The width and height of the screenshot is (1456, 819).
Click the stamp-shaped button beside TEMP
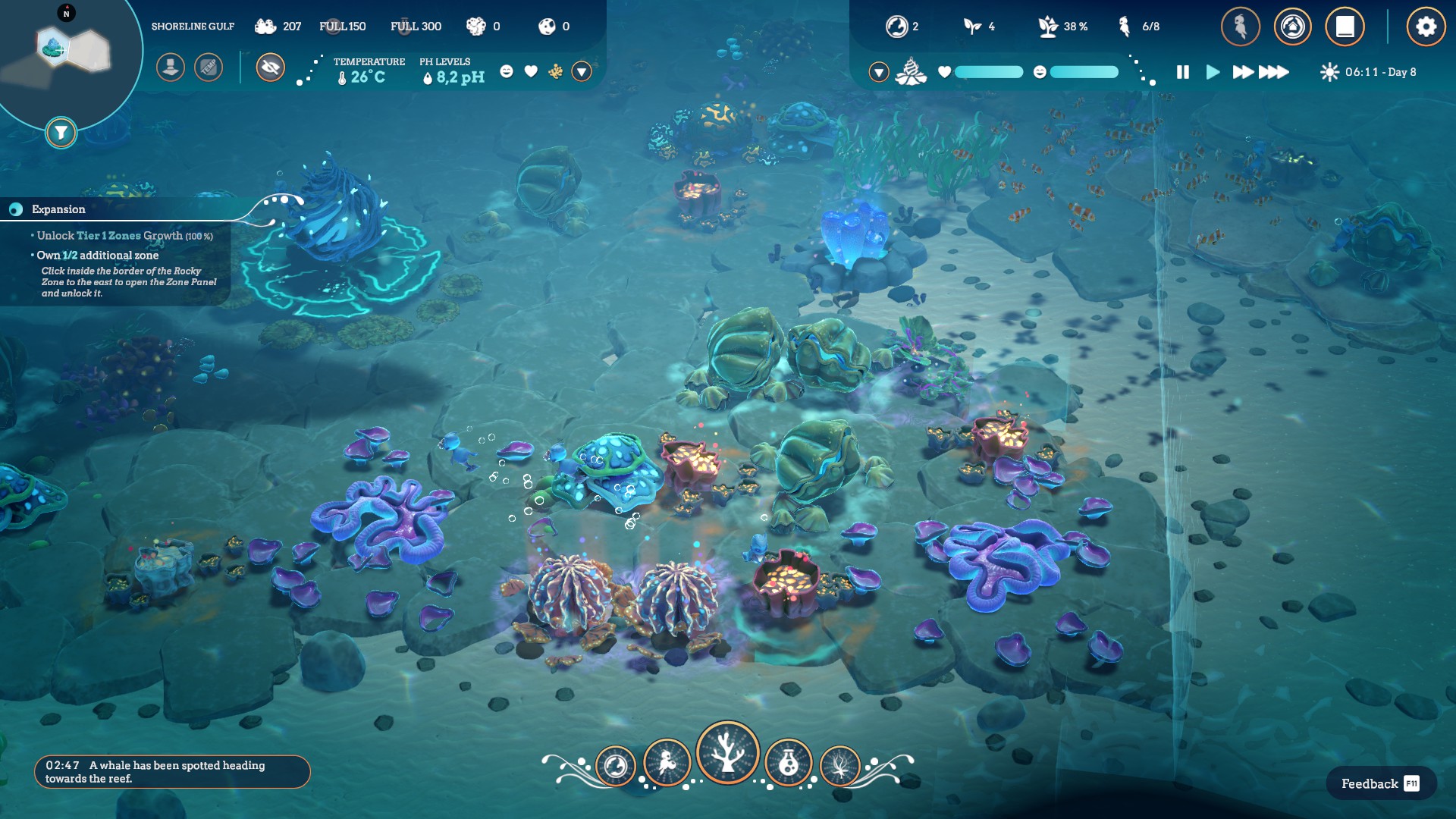[x=171, y=67]
